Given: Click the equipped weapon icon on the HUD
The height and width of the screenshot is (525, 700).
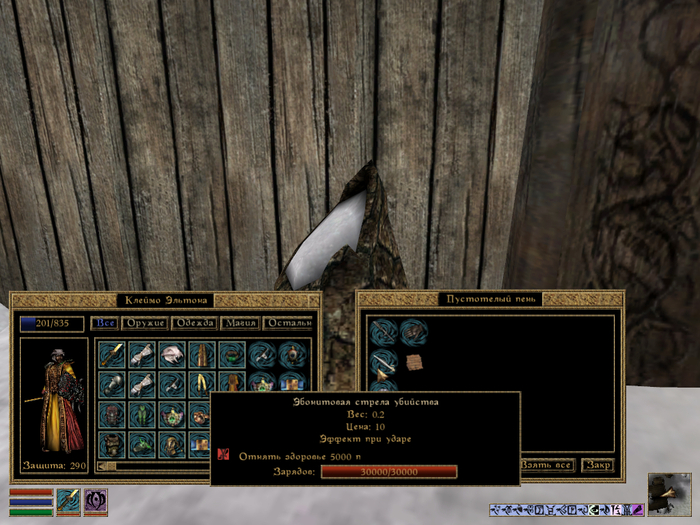Looking at the screenshot, I should click(69, 499).
